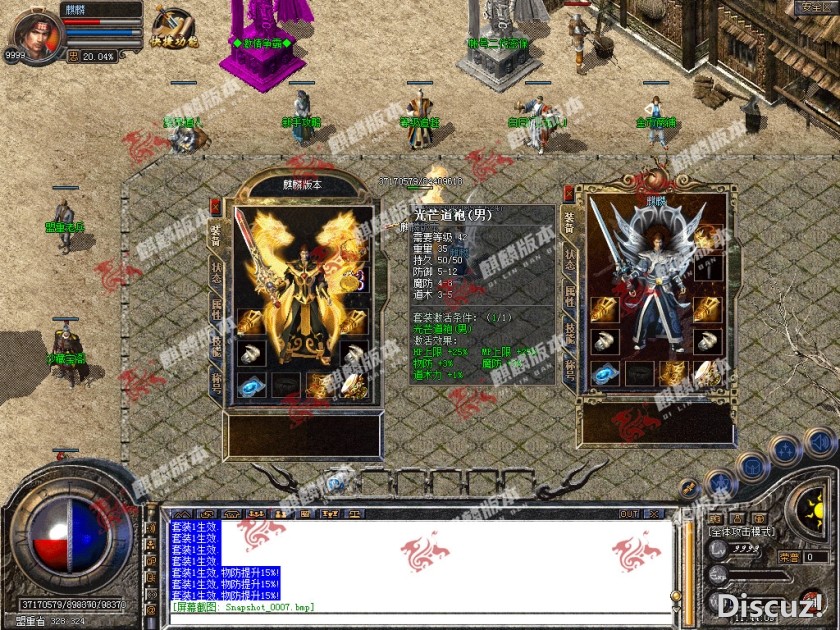Toggle the 全体攻击模式 attack mode label
This screenshot has height=630, width=840.
point(741,532)
